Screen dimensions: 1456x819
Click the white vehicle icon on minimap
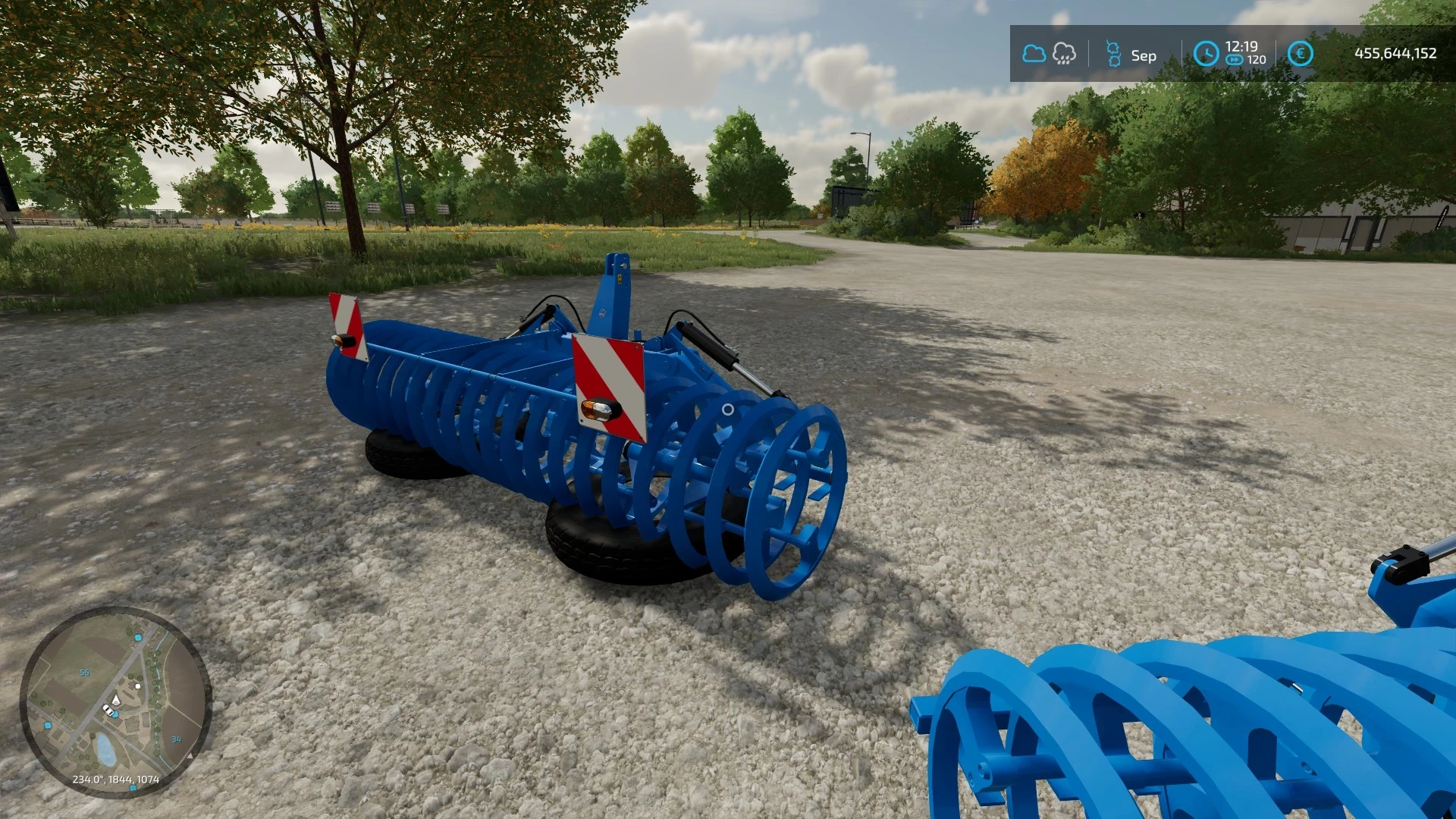coord(108,711)
